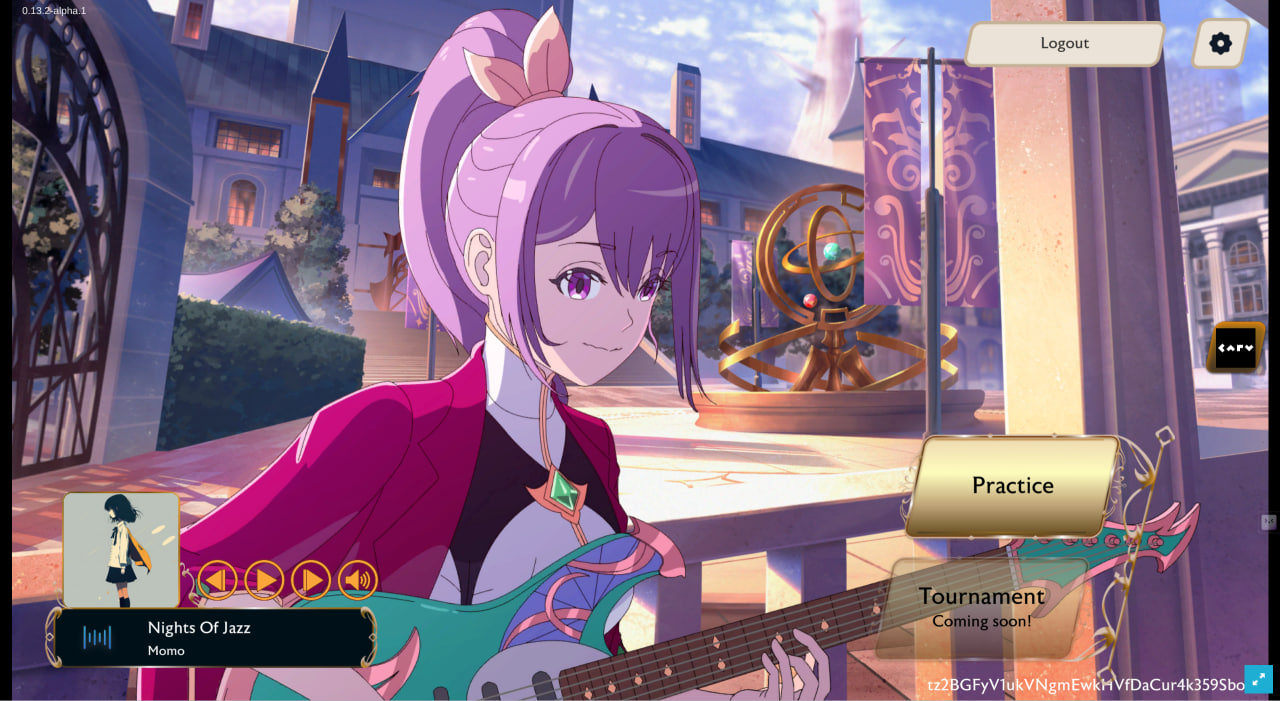Toggle fullscreen with the blue expand button
1280x701 pixels.
click(x=1258, y=679)
